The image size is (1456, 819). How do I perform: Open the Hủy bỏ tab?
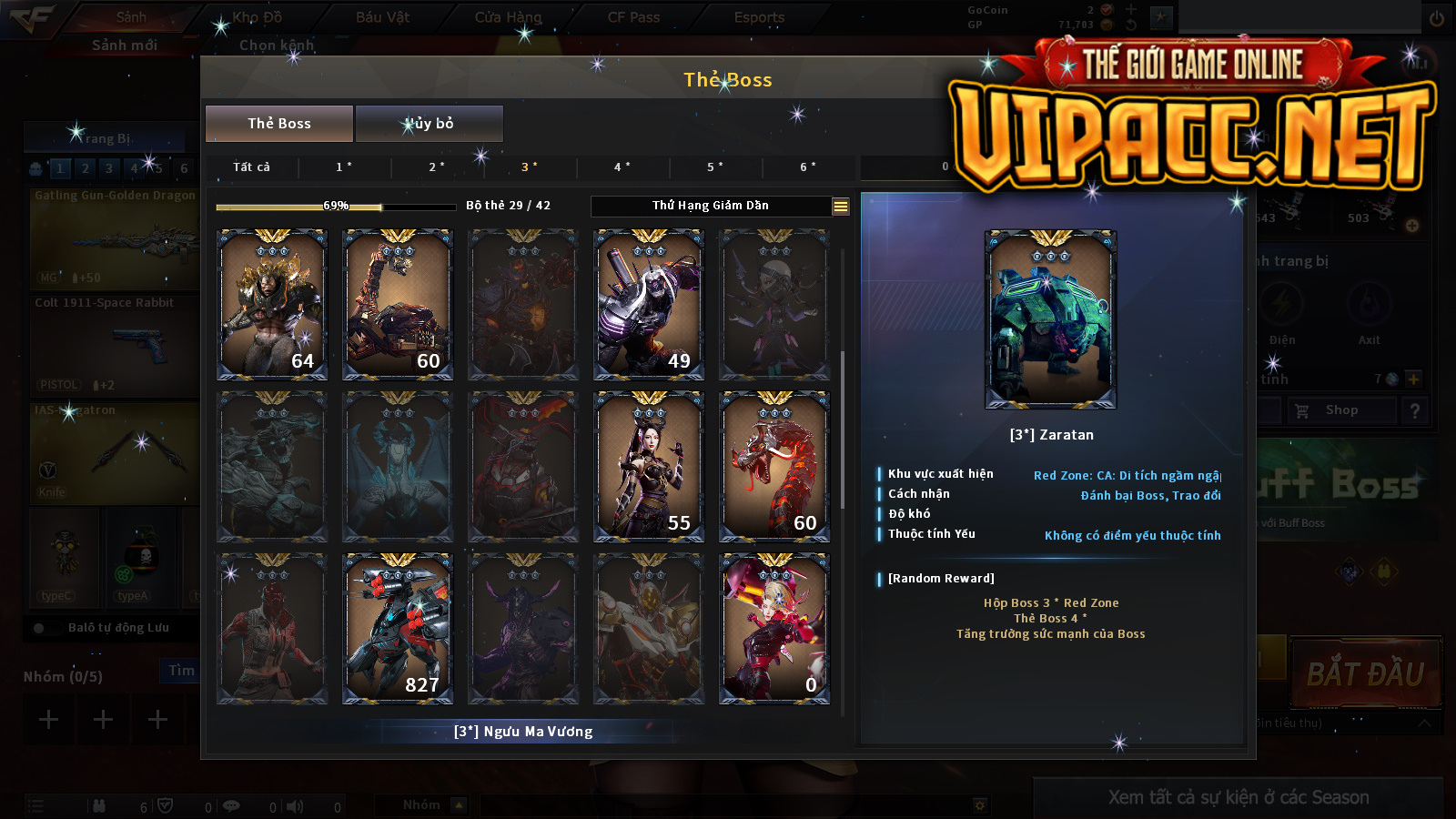coord(430,124)
